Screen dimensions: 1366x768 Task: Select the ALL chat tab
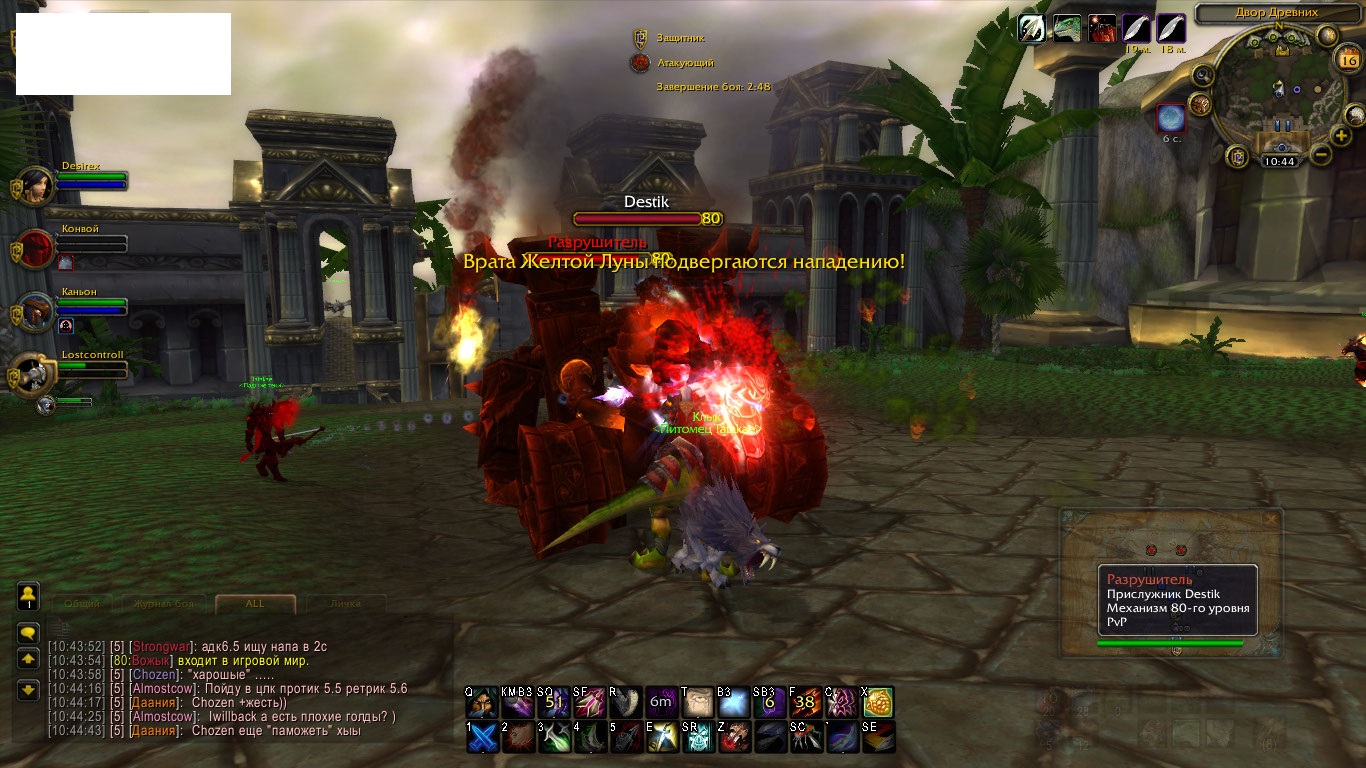pos(255,603)
